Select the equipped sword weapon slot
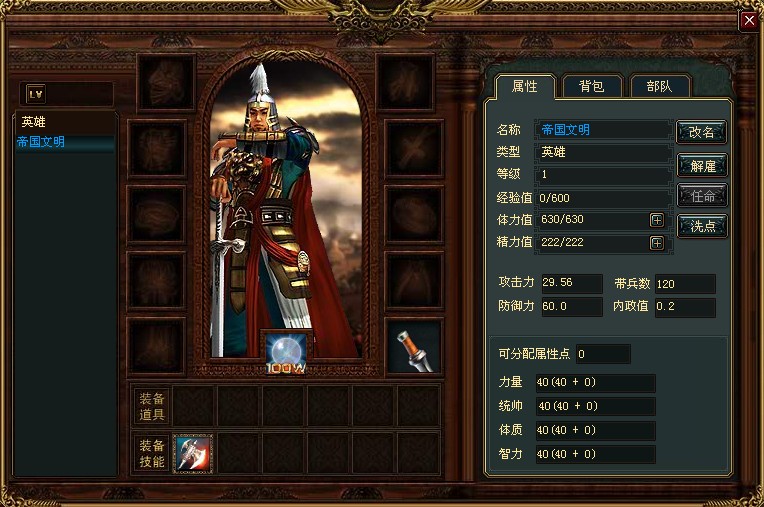The width and height of the screenshot is (764, 507). [x=412, y=346]
